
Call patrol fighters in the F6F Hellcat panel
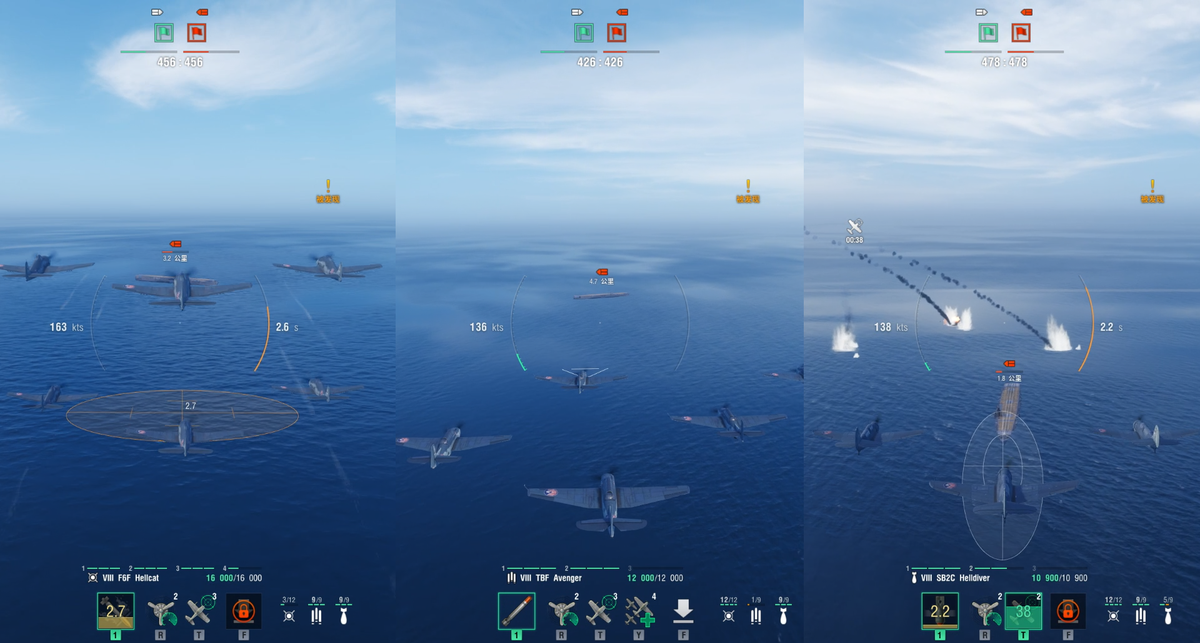[200, 611]
